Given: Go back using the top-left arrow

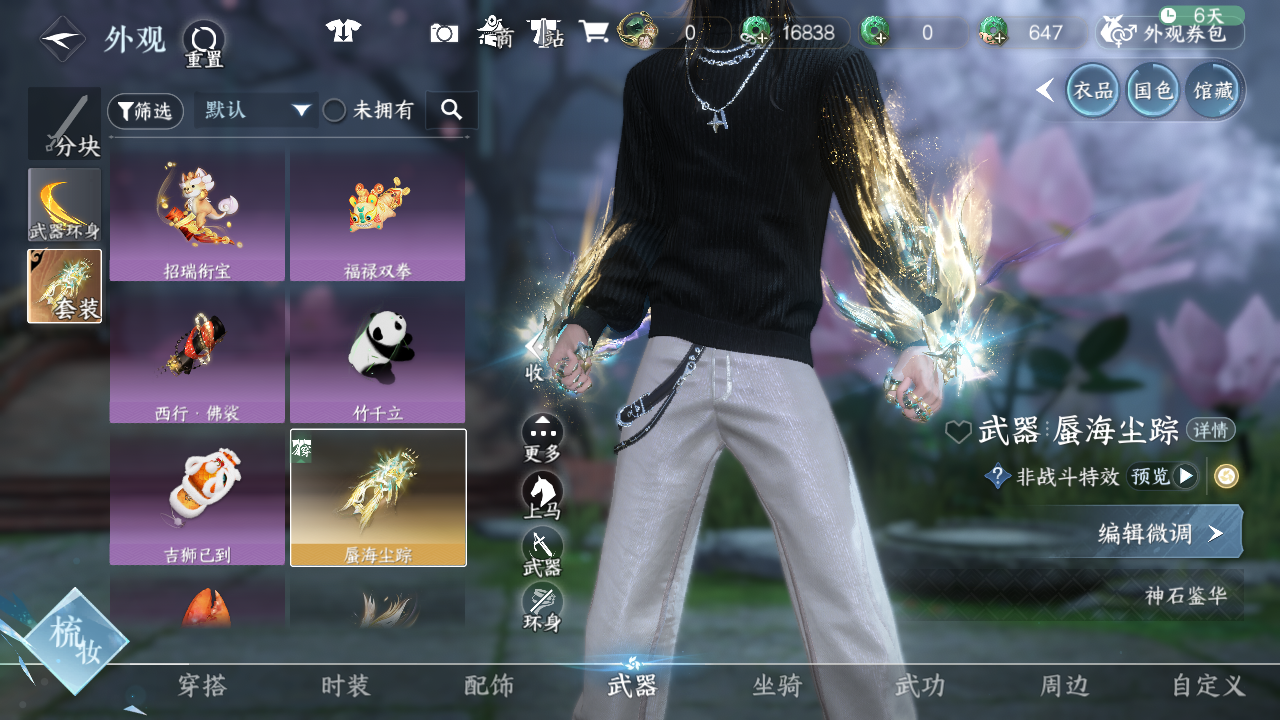Looking at the screenshot, I should point(62,40).
